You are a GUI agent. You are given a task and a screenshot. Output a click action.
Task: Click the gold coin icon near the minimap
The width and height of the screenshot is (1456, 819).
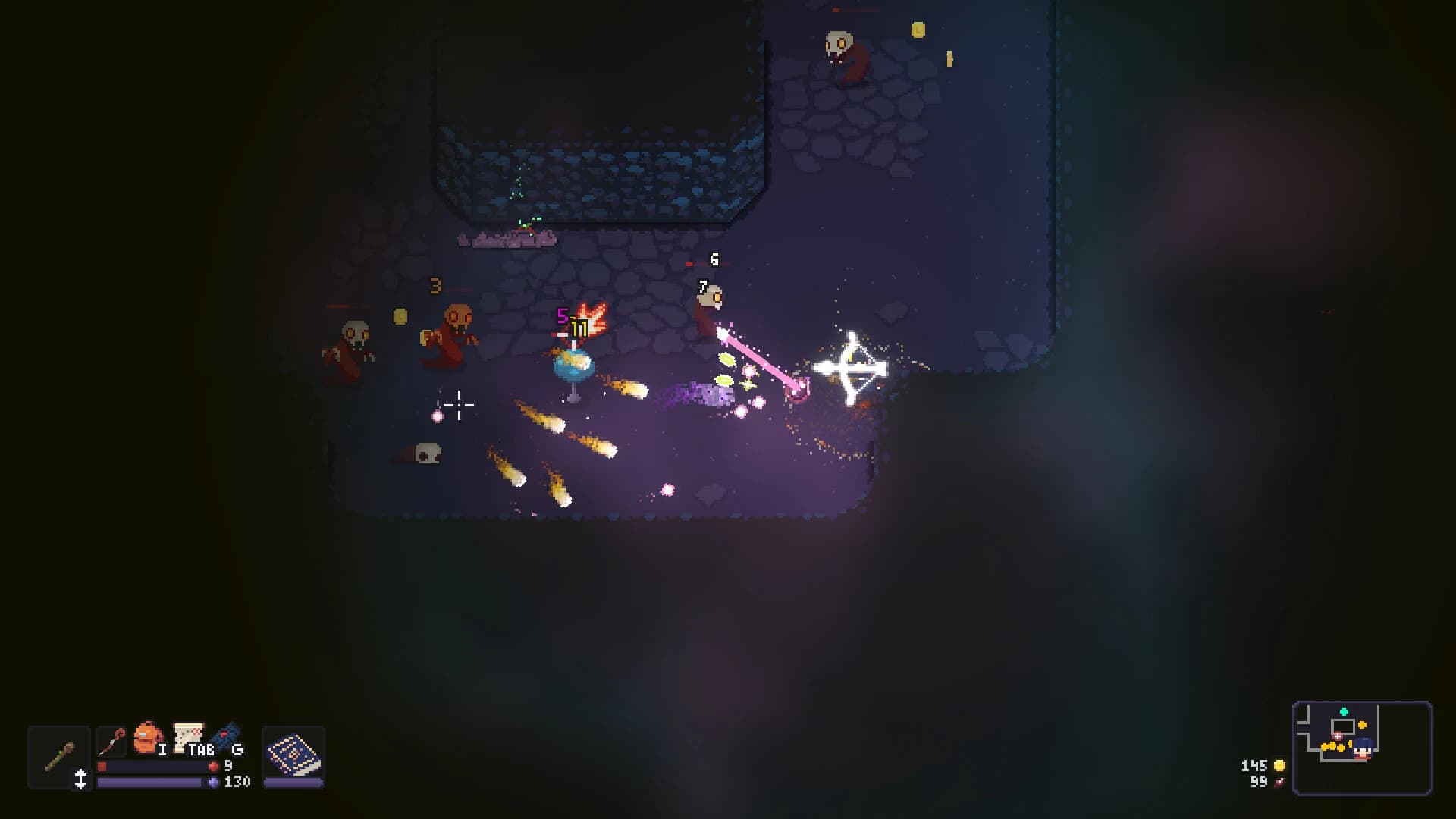click(x=1279, y=766)
